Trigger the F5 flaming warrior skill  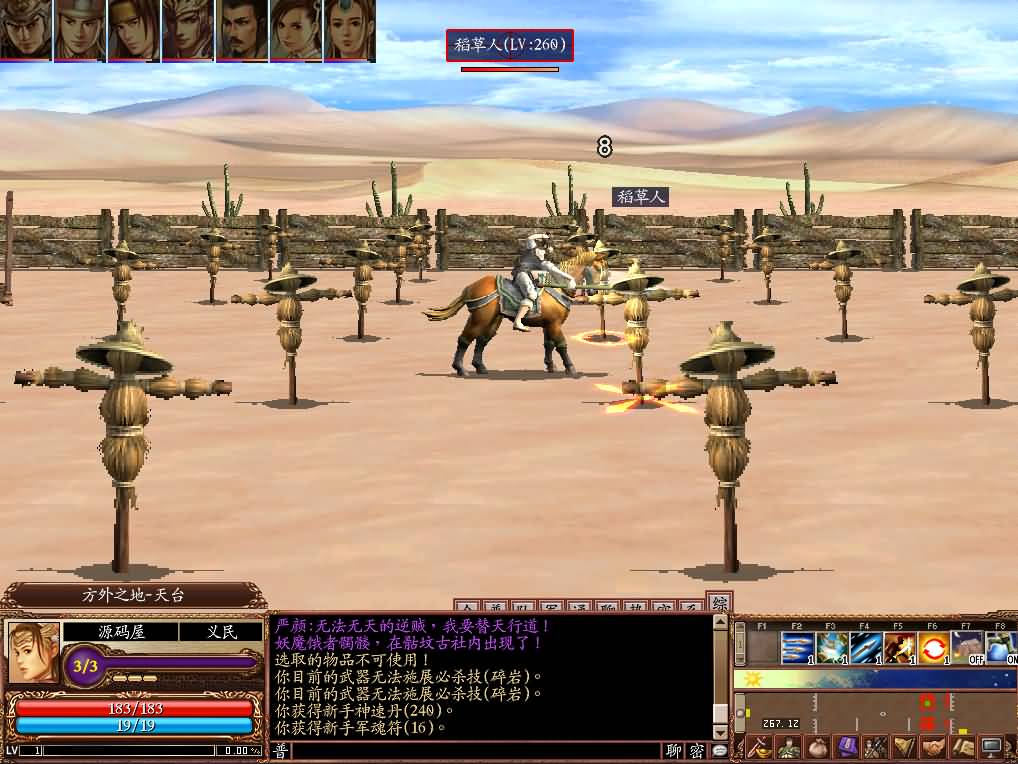900,648
